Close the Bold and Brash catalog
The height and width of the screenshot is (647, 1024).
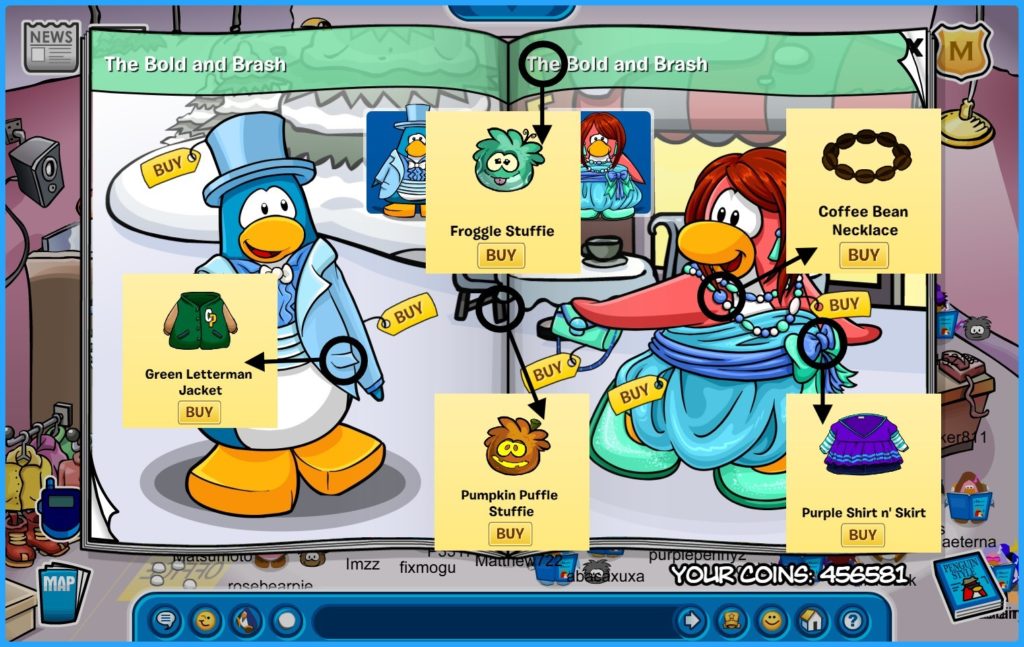[x=913, y=45]
